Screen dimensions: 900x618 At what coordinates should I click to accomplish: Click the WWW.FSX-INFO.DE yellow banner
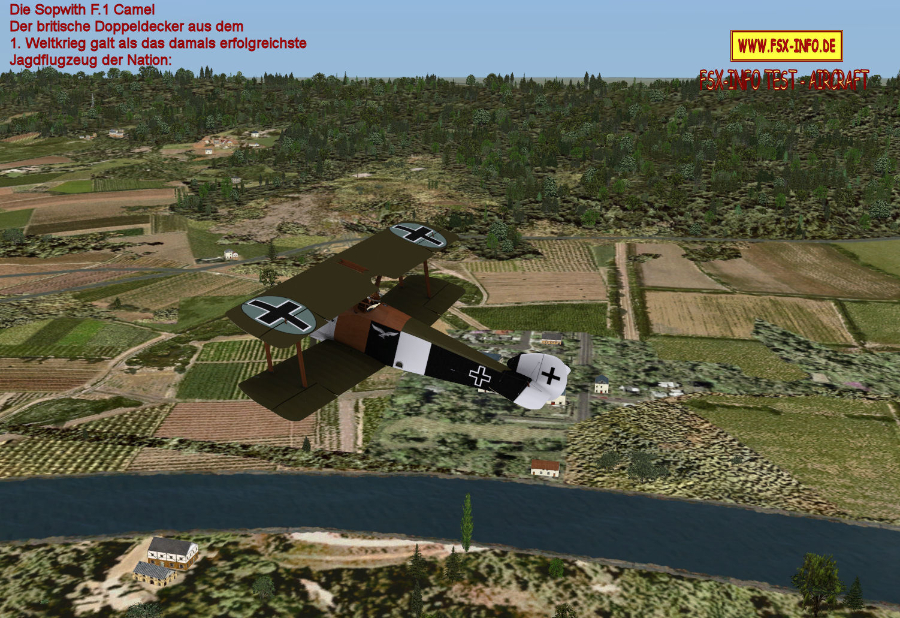click(x=786, y=46)
